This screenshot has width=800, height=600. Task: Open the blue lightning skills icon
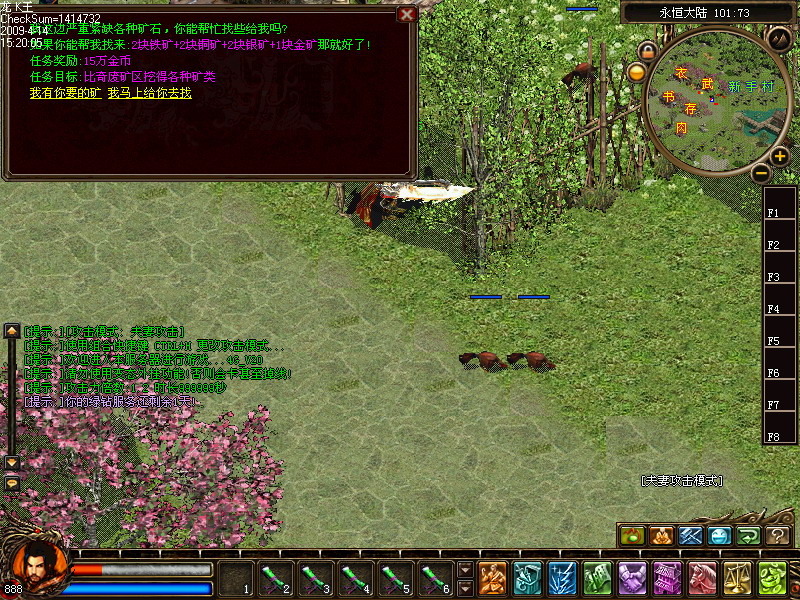(x=561, y=578)
